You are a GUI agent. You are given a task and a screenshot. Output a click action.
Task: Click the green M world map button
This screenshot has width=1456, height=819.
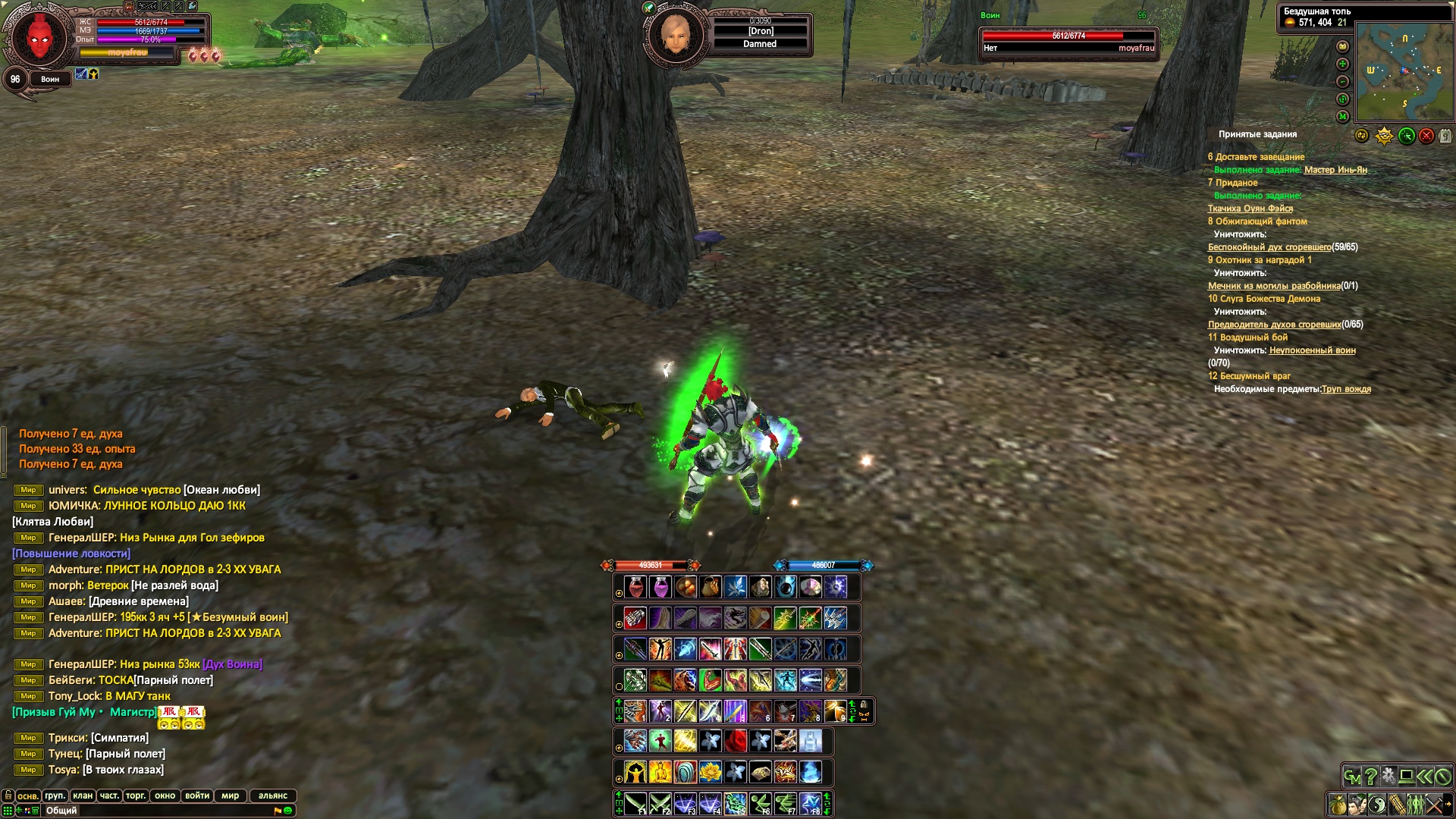[1343, 116]
